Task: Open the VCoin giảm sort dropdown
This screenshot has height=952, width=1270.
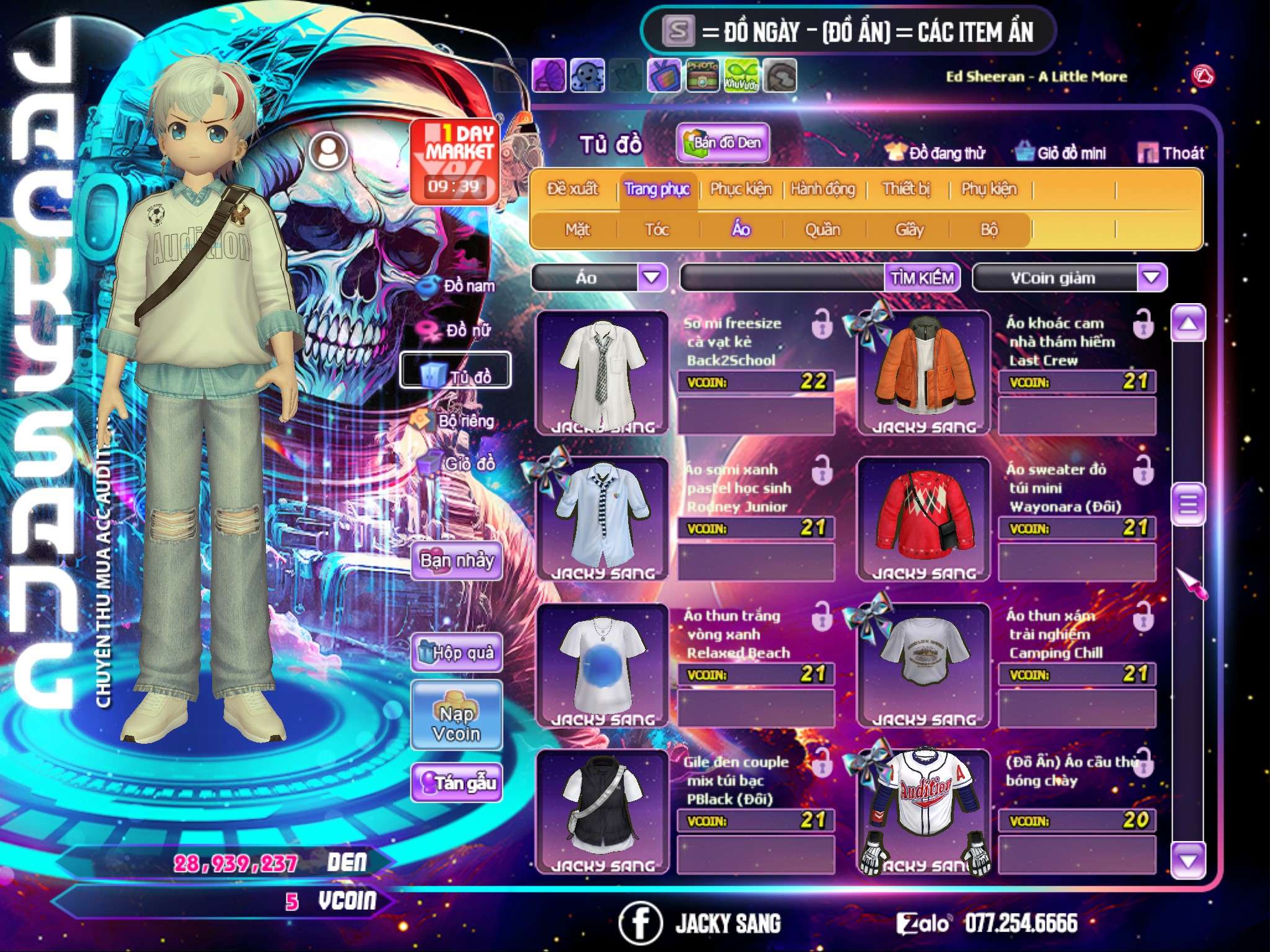Action: tap(1152, 278)
